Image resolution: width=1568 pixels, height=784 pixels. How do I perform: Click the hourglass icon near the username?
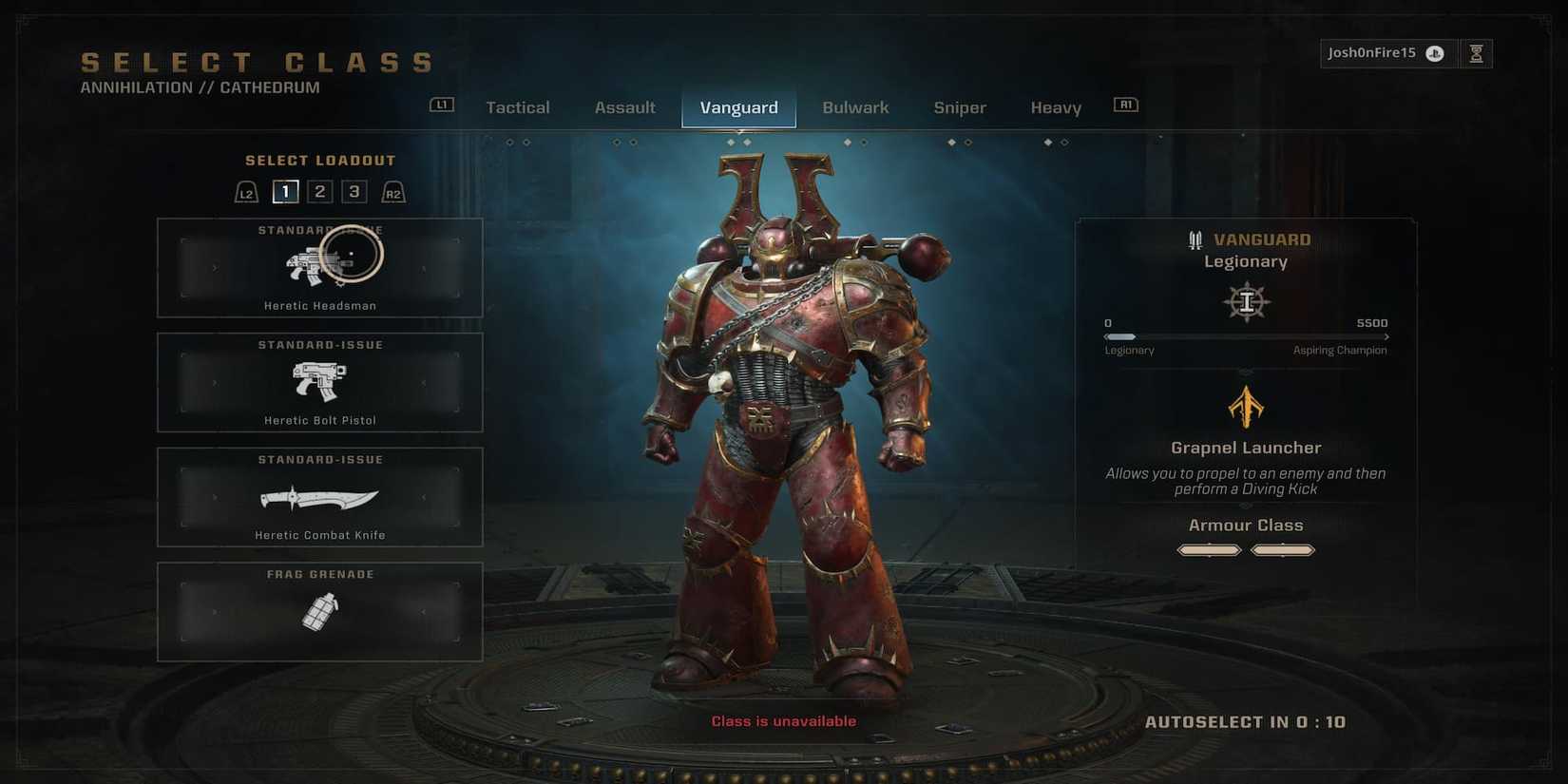pyautogui.click(x=1476, y=53)
